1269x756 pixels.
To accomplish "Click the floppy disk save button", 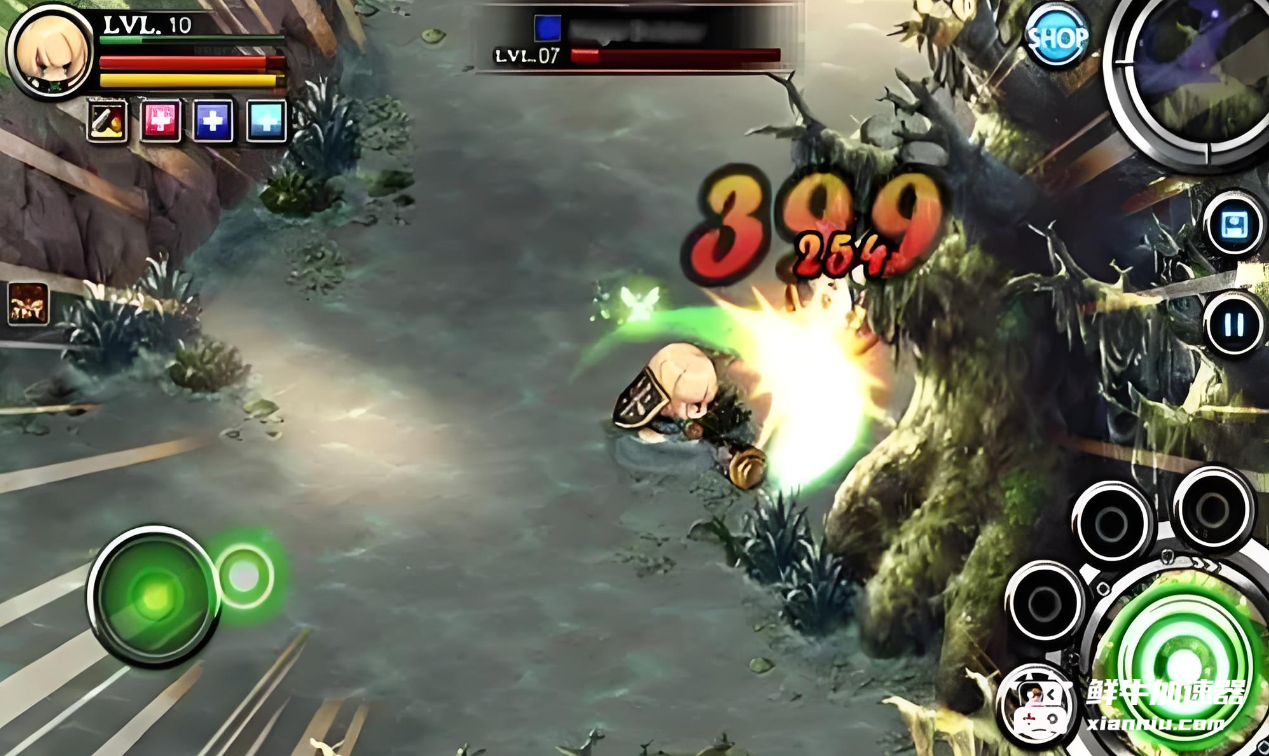I will click(x=1234, y=224).
